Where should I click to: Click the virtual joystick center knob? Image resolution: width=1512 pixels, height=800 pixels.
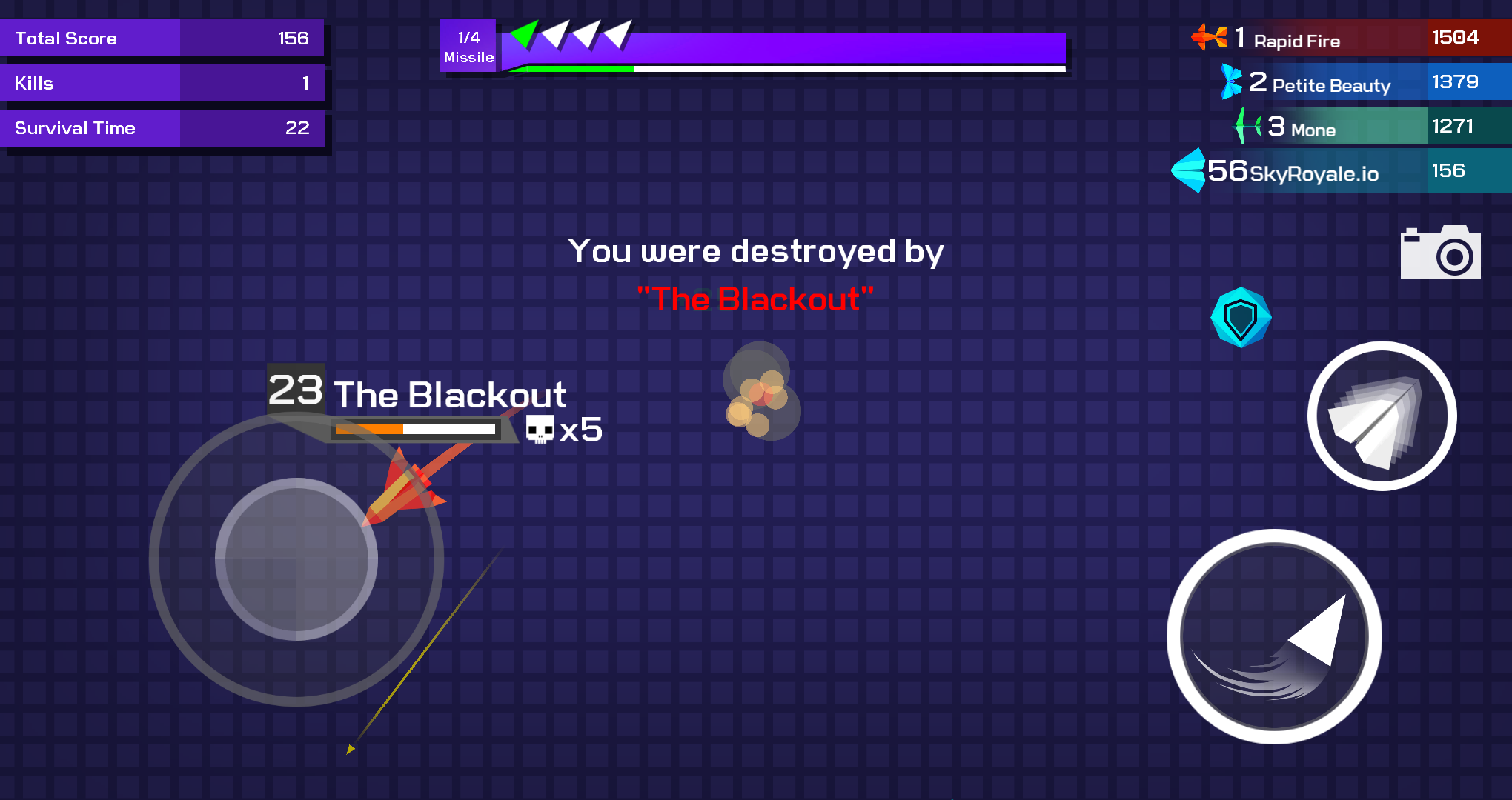[296, 559]
